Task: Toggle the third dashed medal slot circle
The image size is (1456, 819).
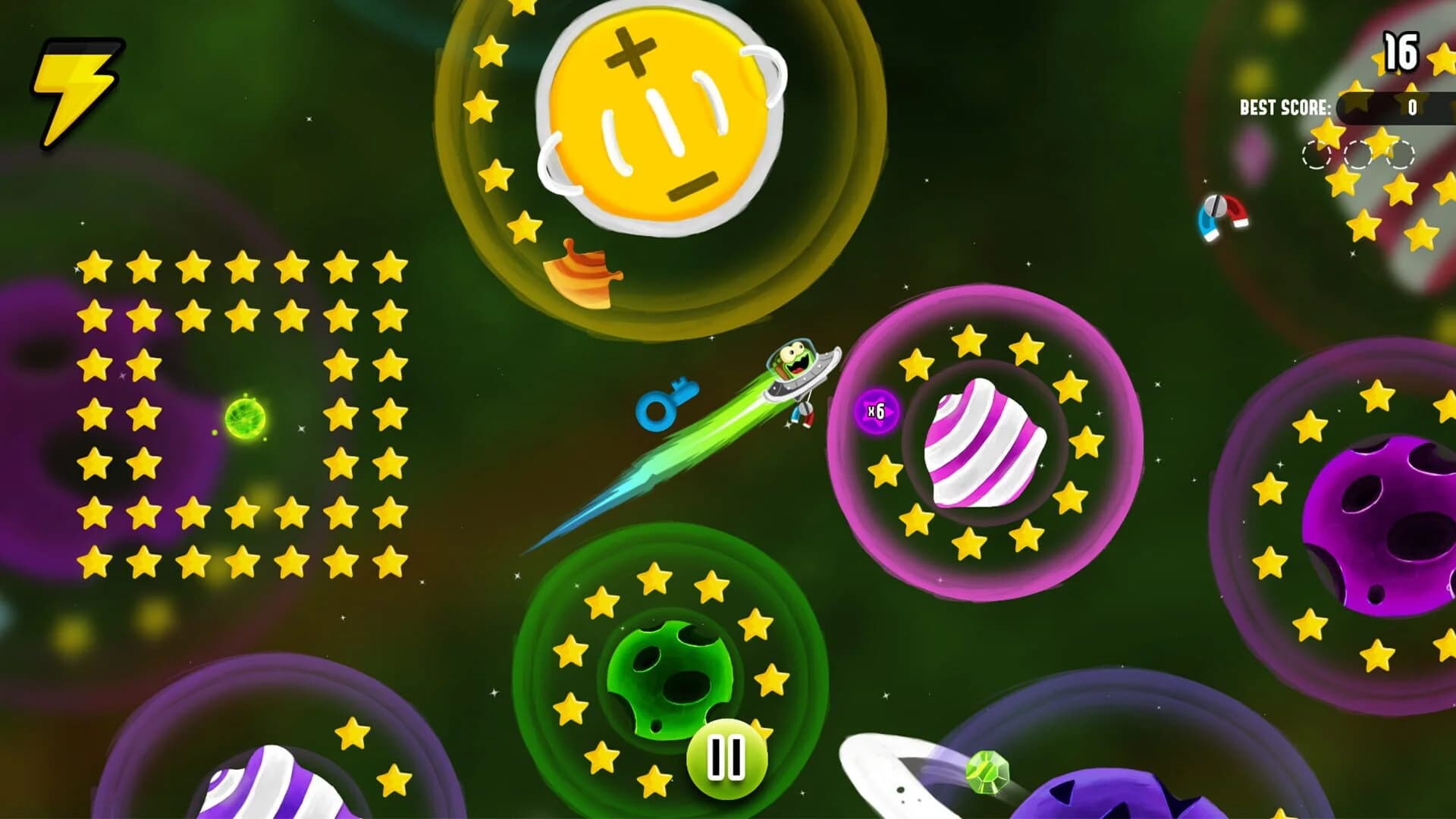Action: [1401, 155]
